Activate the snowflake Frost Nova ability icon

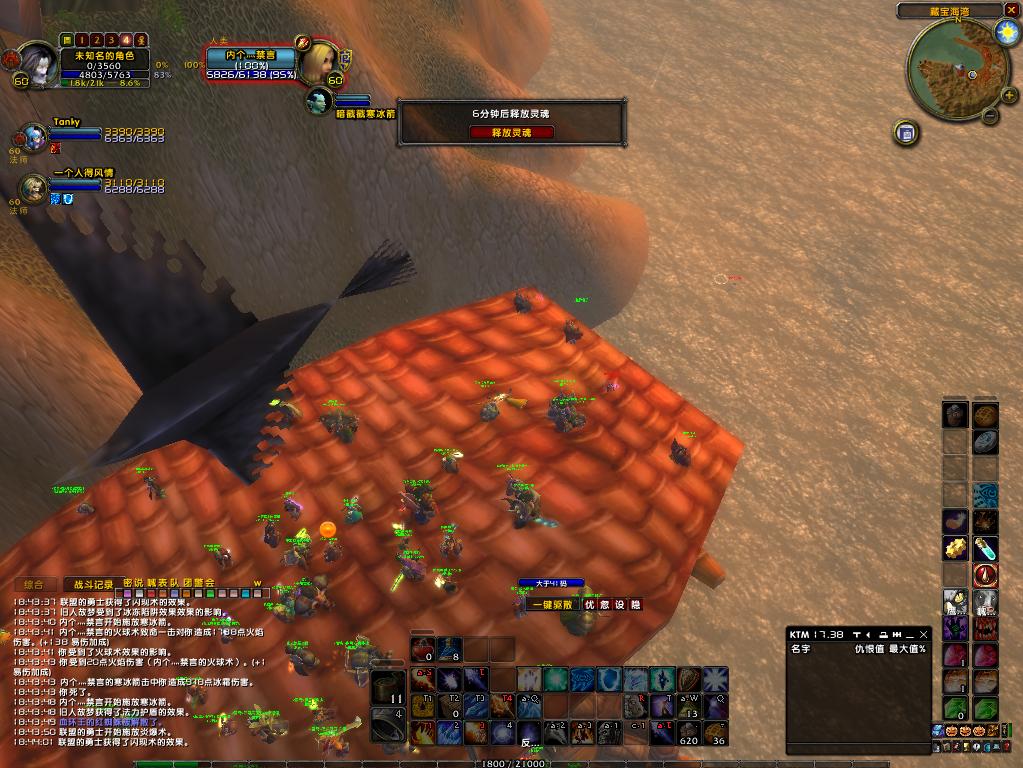714,680
